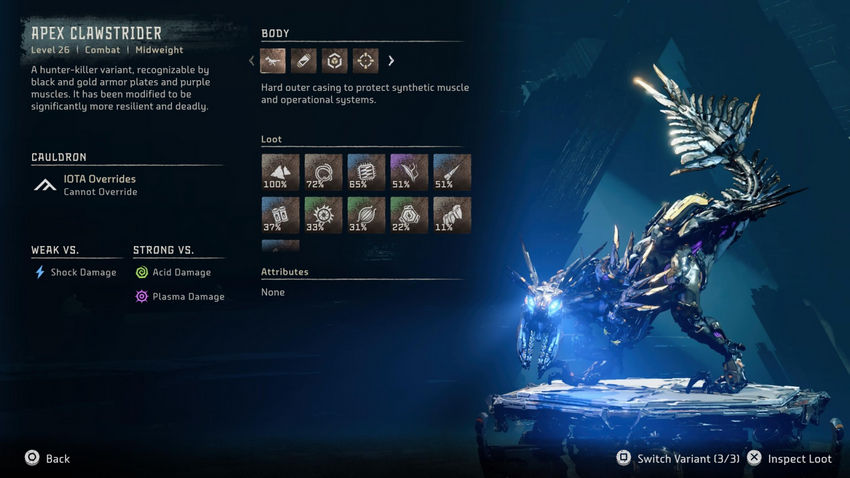The image size is (850, 478).
Task: Select the purple 51% loot slot
Action: 409,172
